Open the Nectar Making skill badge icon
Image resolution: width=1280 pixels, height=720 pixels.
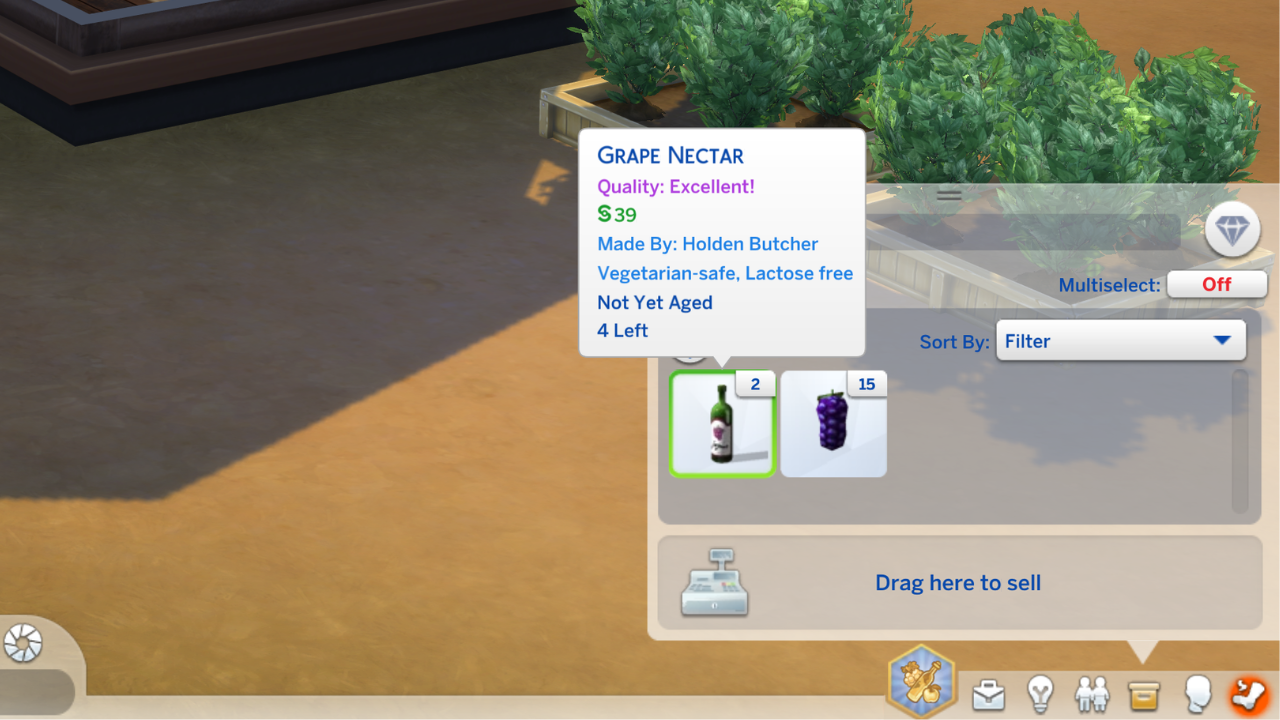920,681
